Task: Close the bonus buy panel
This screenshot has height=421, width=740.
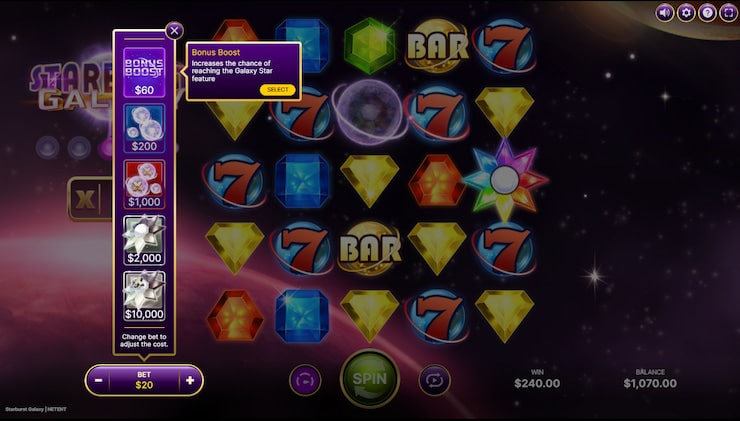Action: pos(175,30)
